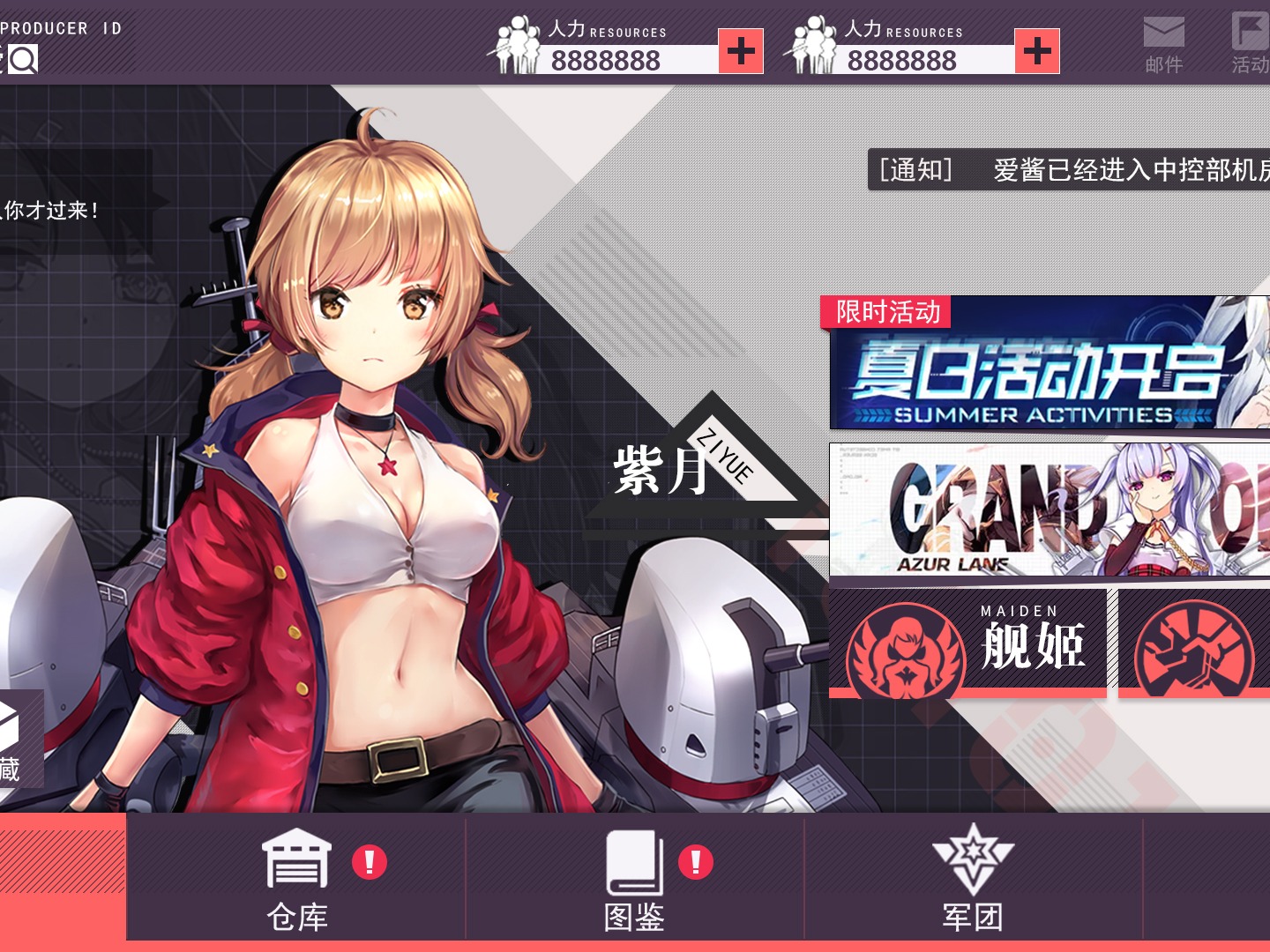Click the 限时活动 limited event label
The height and width of the screenshot is (952, 1270).
tap(887, 311)
